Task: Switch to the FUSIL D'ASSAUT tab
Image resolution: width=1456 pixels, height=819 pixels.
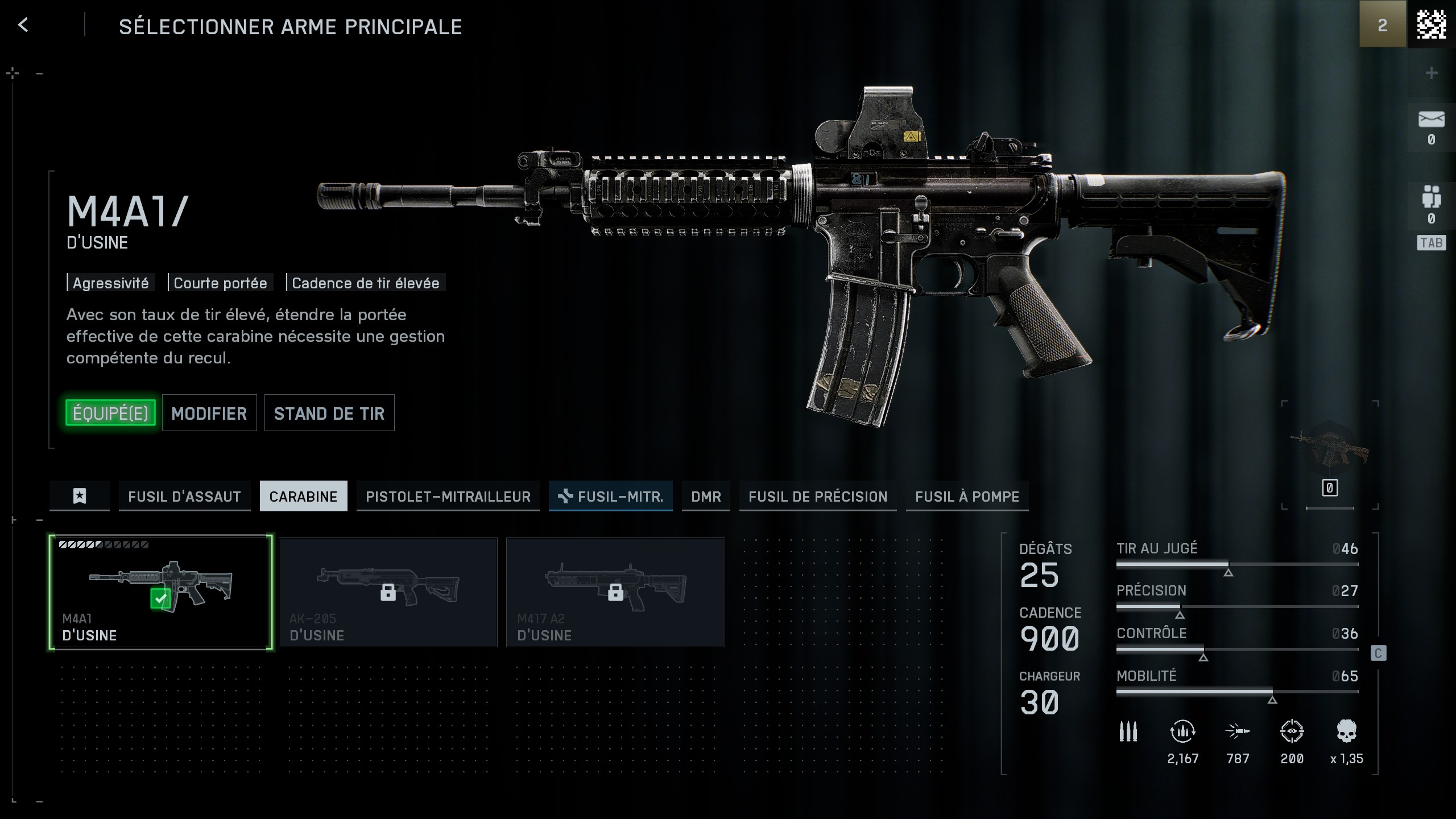Action: pos(184,496)
